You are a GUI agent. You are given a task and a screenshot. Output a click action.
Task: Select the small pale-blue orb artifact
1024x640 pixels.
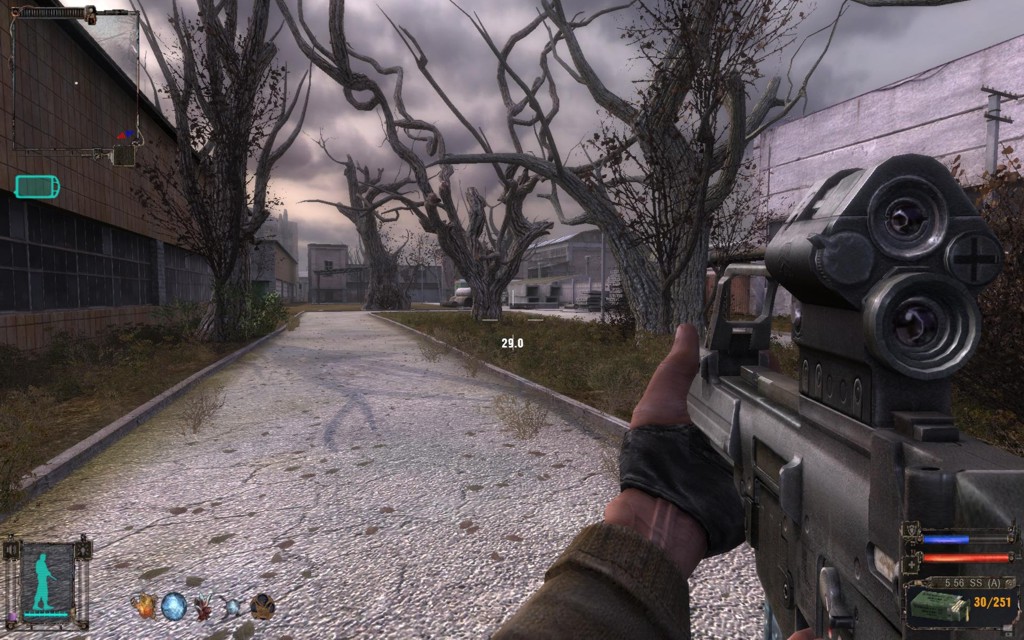point(232,606)
